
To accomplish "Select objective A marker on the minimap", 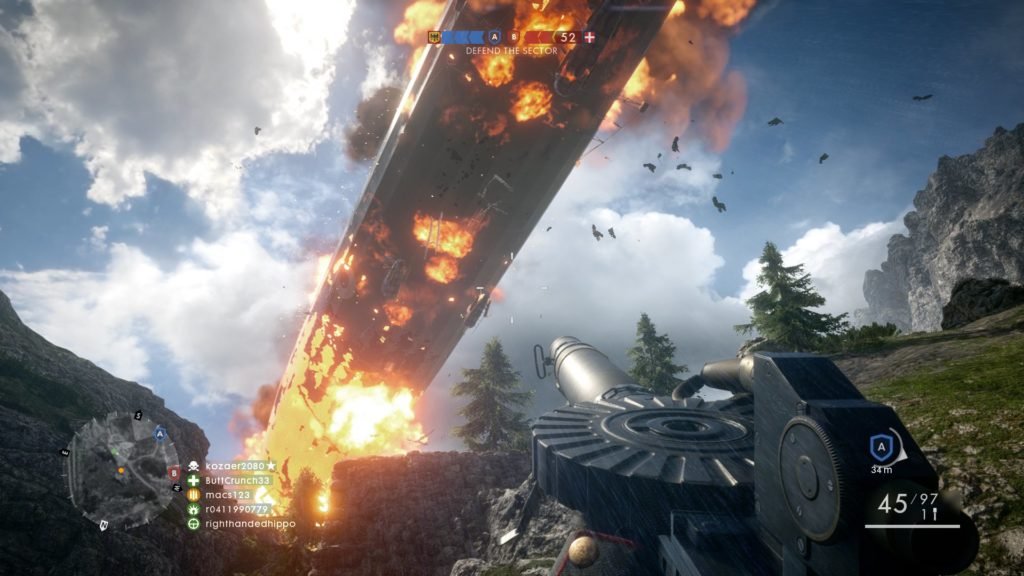I will (160, 433).
